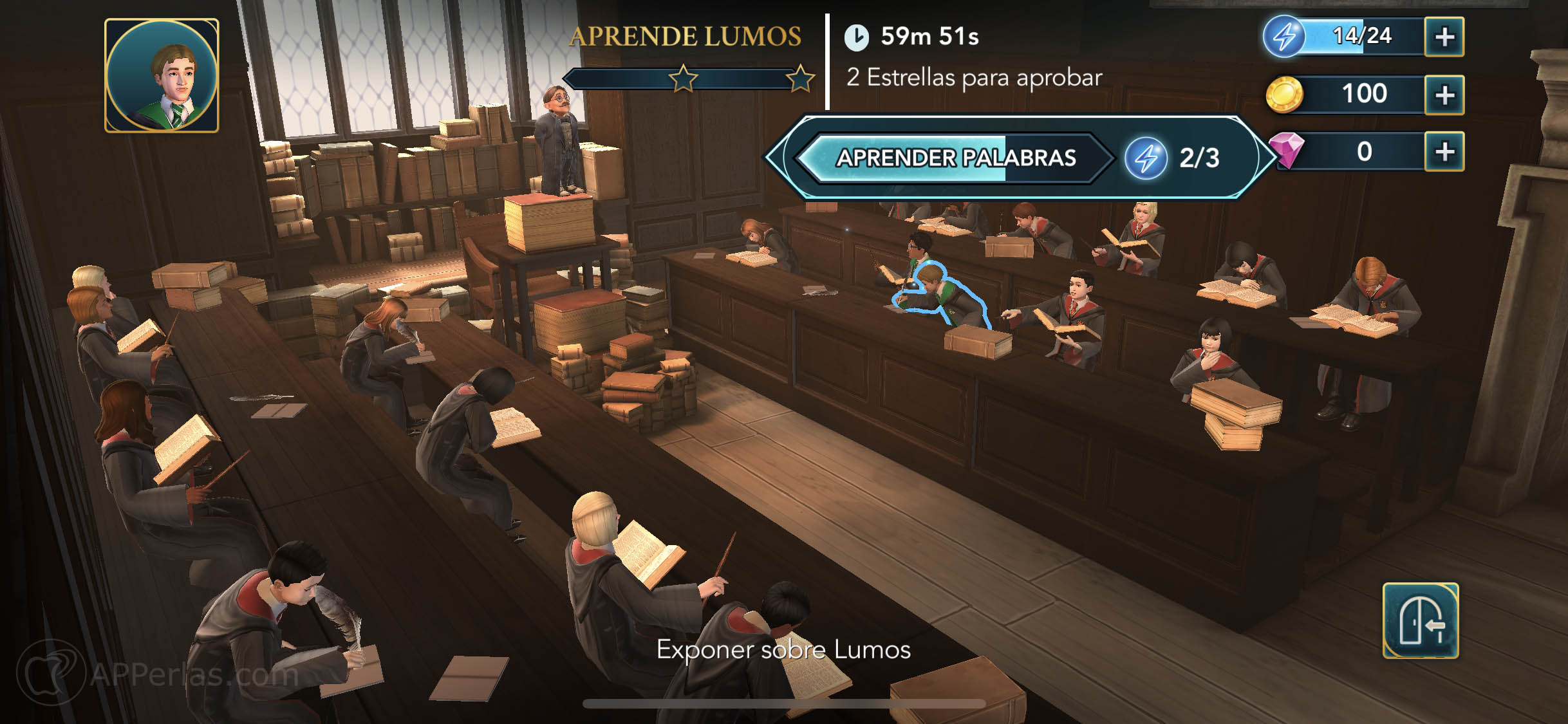Add pink gems with the plus button
Image resolution: width=1568 pixels, height=724 pixels.
(1444, 152)
